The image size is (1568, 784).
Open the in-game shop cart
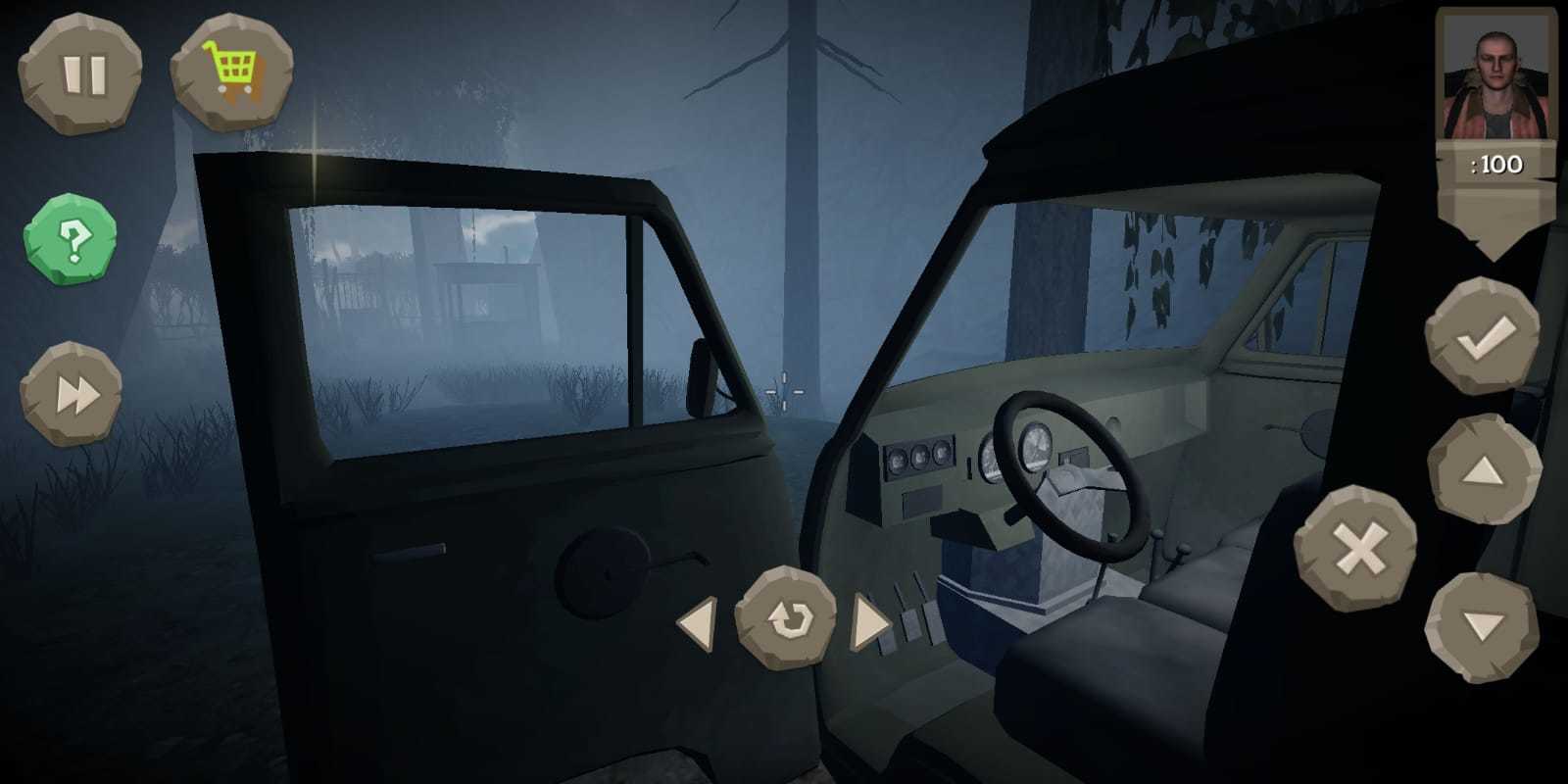235,69
